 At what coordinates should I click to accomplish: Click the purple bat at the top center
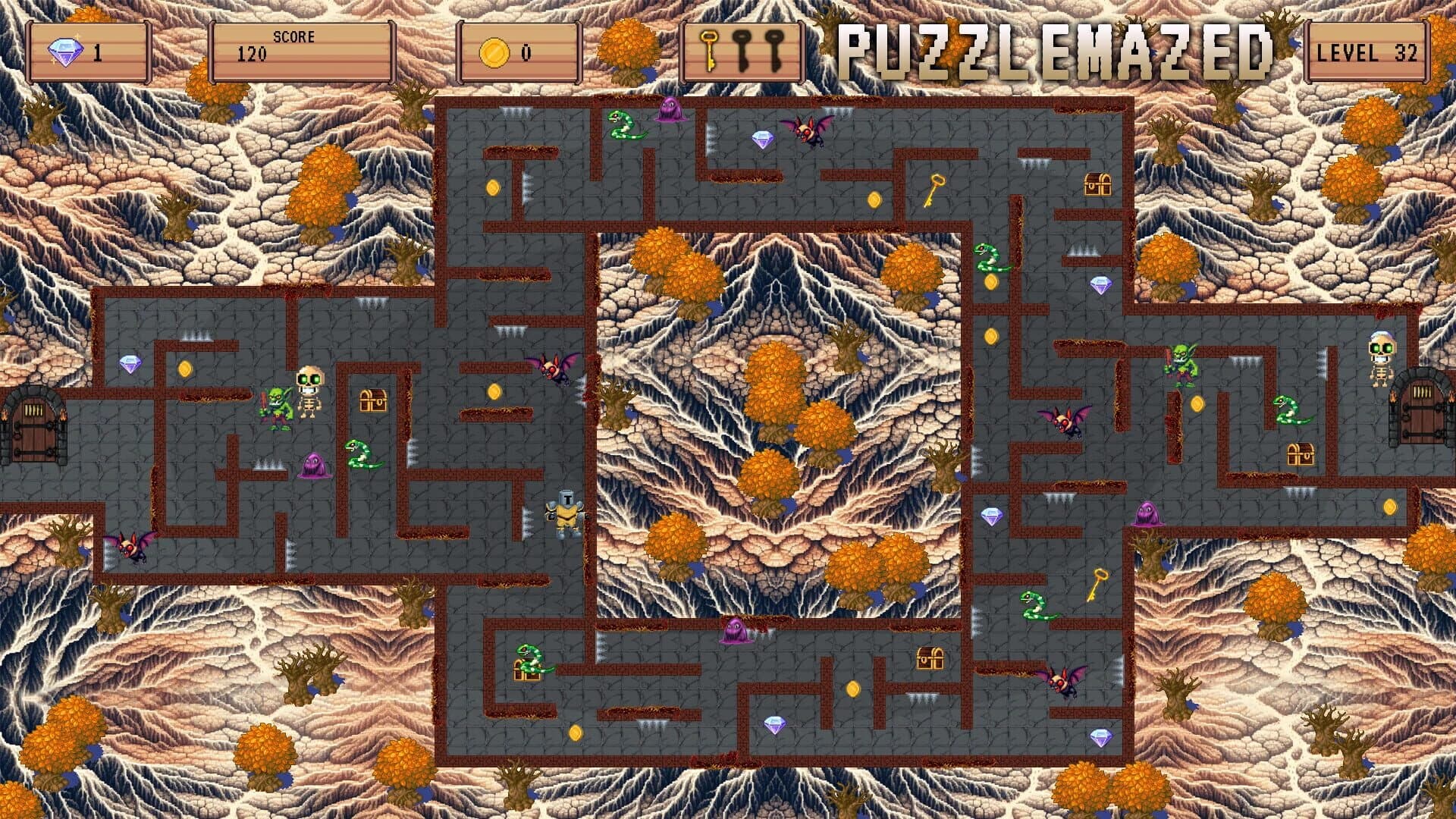click(x=808, y=130)
